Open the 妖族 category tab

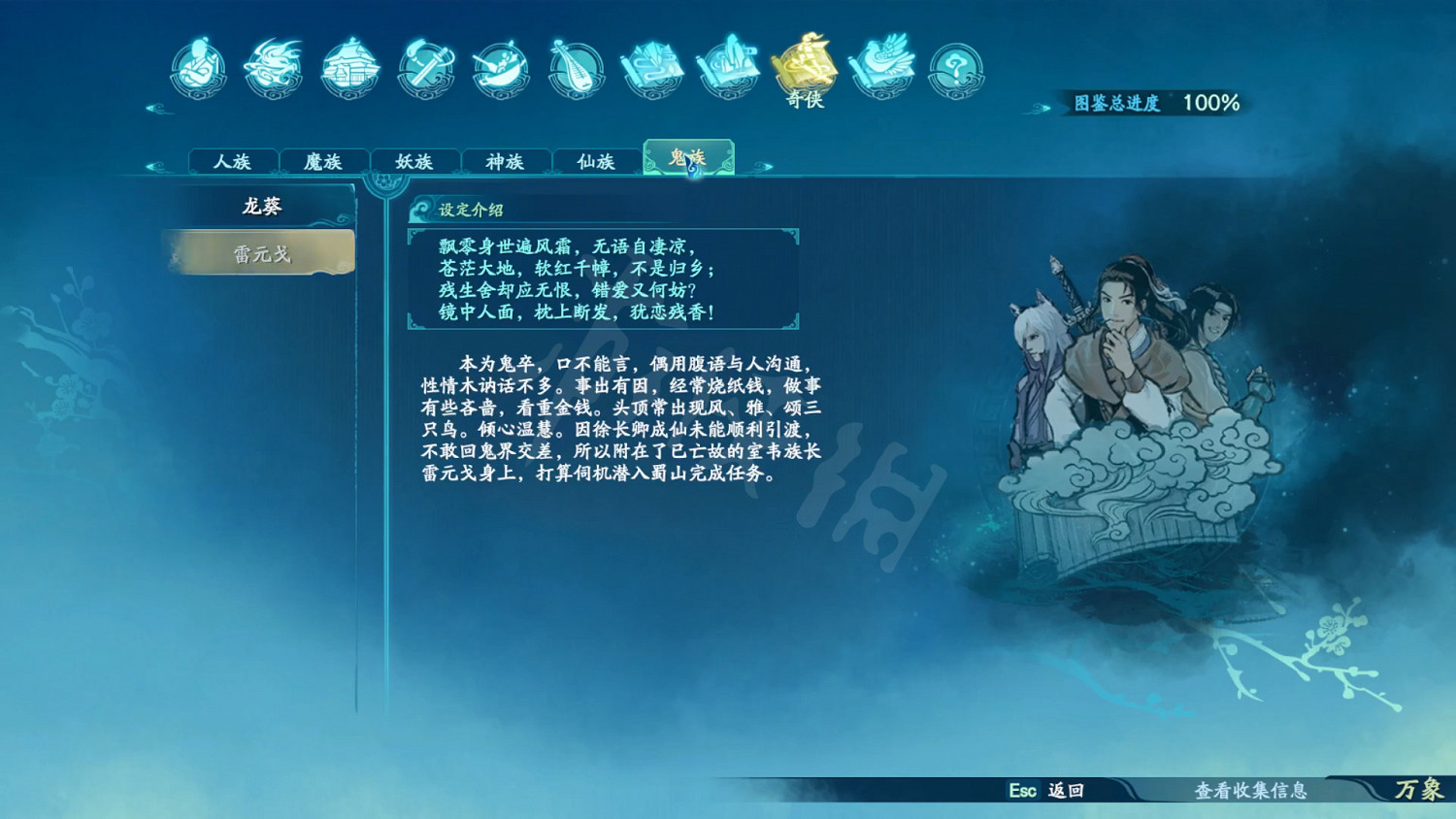pyautogui.click(x=415, y=161)
